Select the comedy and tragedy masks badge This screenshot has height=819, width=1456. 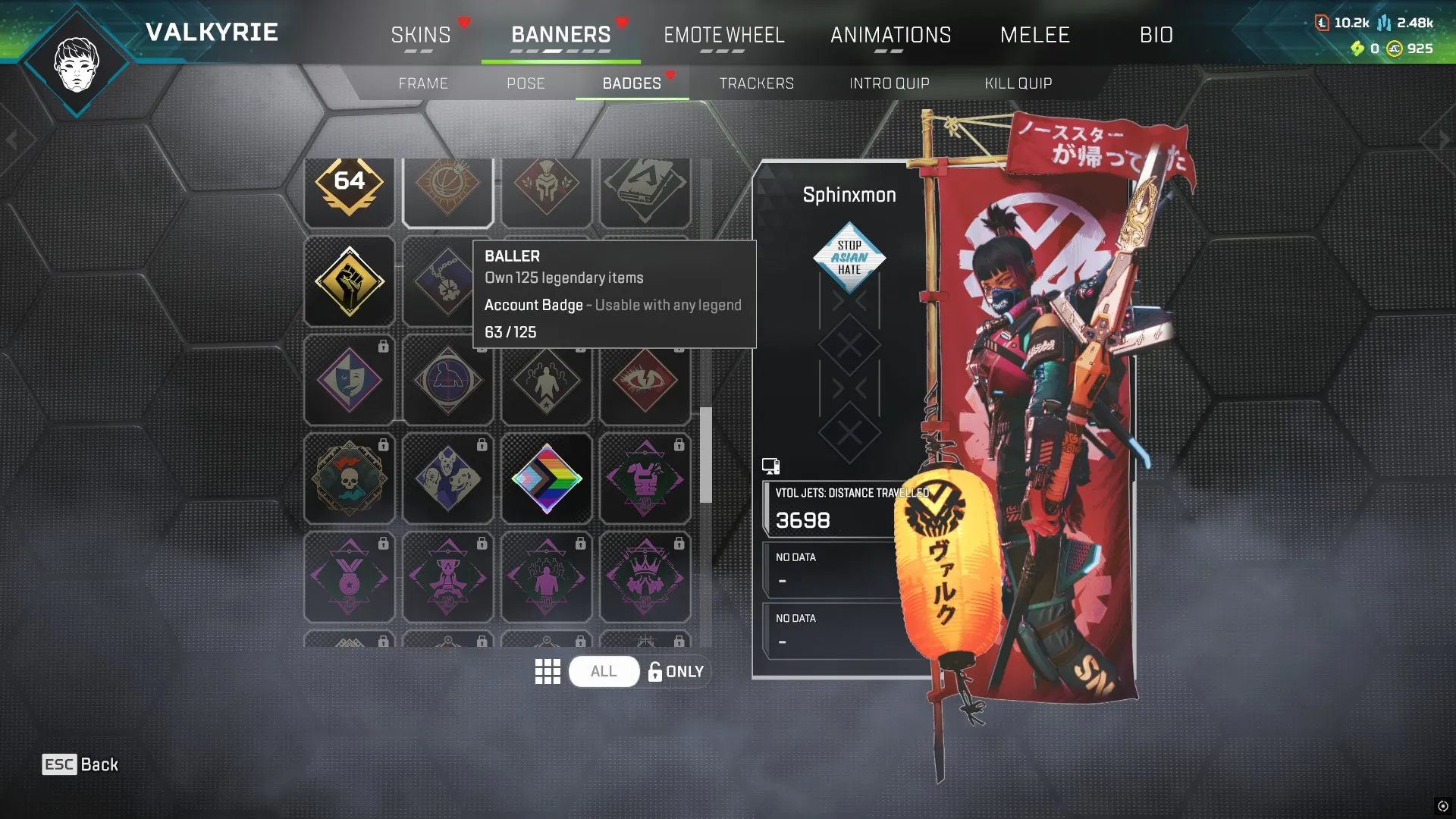(x=349, y=380)
